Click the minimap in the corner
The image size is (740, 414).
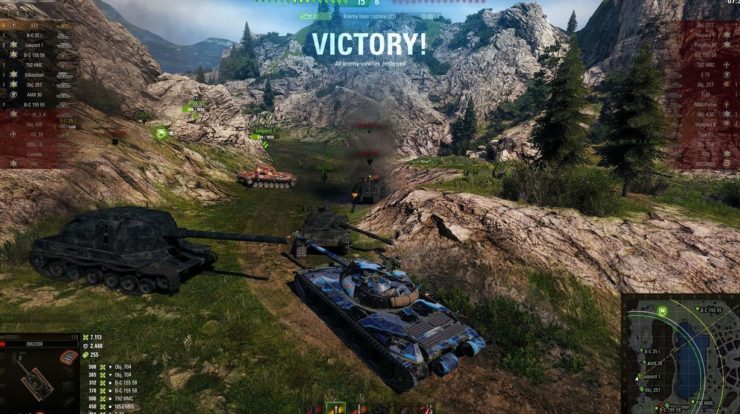point(682,354)
